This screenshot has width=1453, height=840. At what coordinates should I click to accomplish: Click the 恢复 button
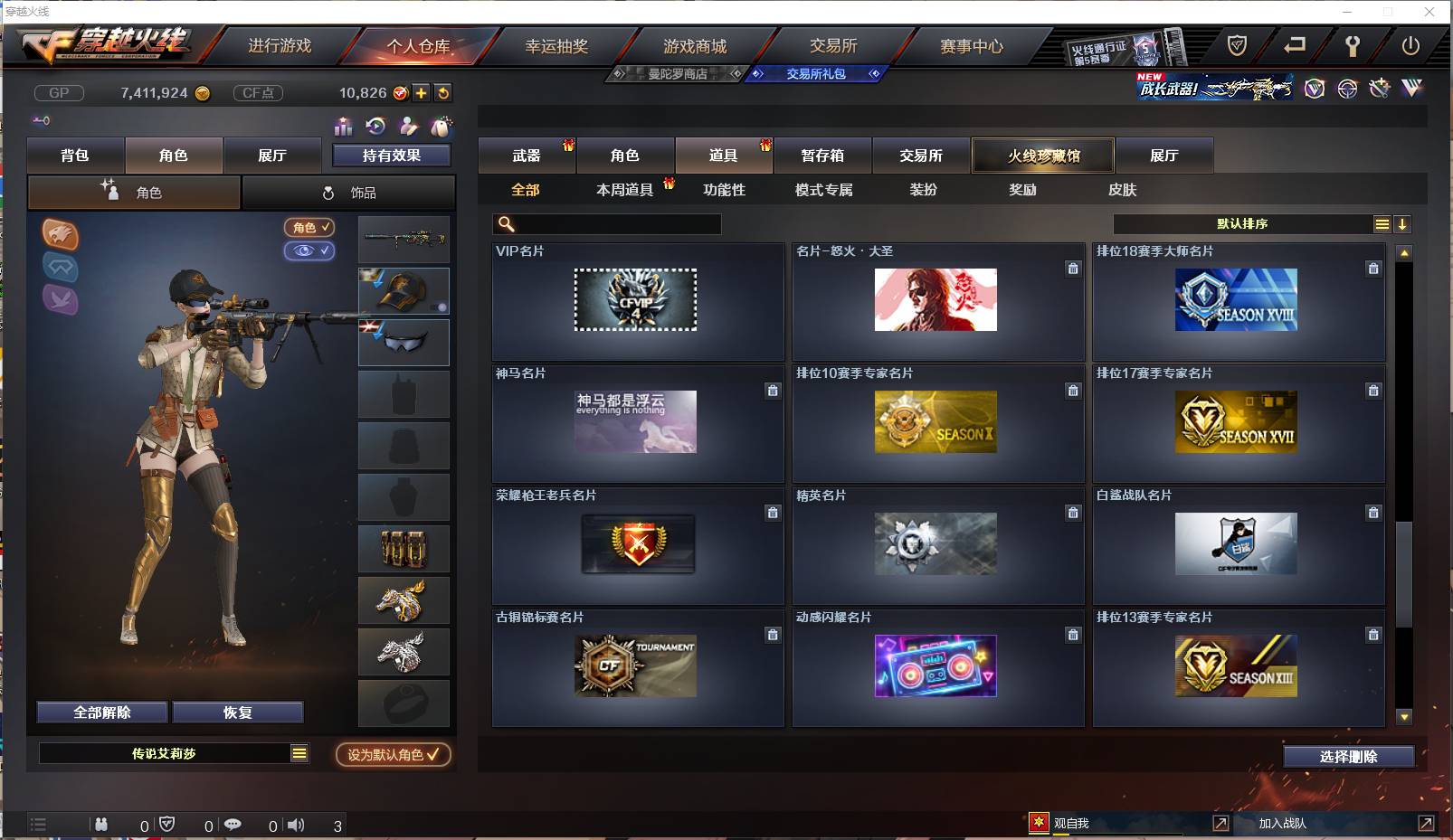tap(238, 712)
